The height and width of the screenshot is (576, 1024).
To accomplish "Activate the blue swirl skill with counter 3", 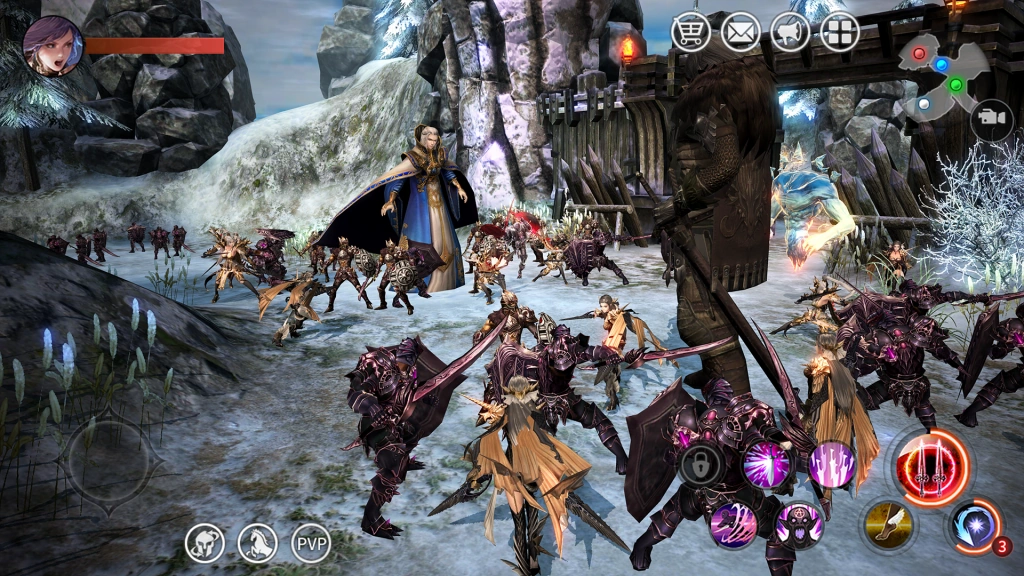I will point(972,524).
